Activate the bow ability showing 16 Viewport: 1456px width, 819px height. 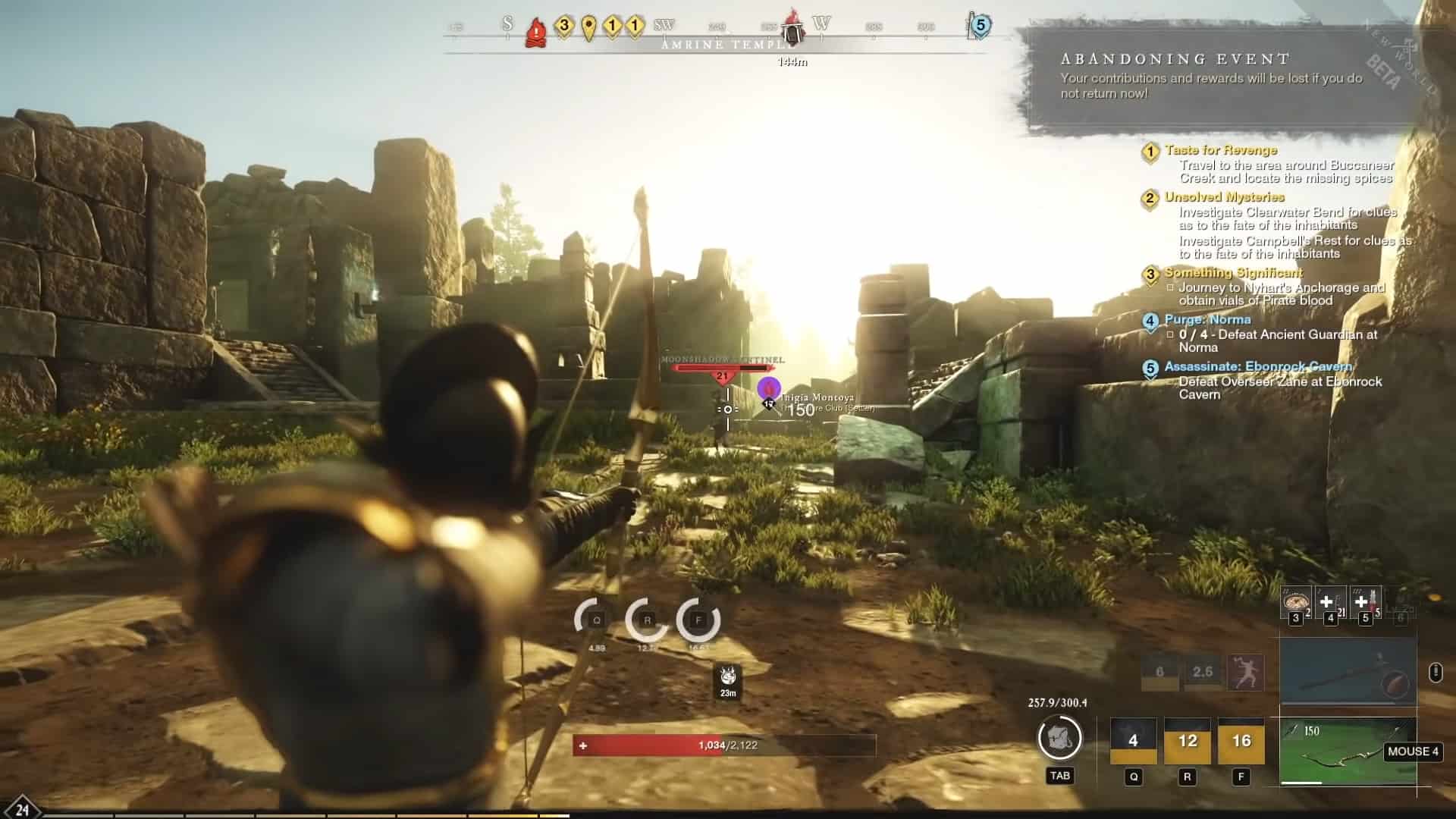tap(1241, 741)
